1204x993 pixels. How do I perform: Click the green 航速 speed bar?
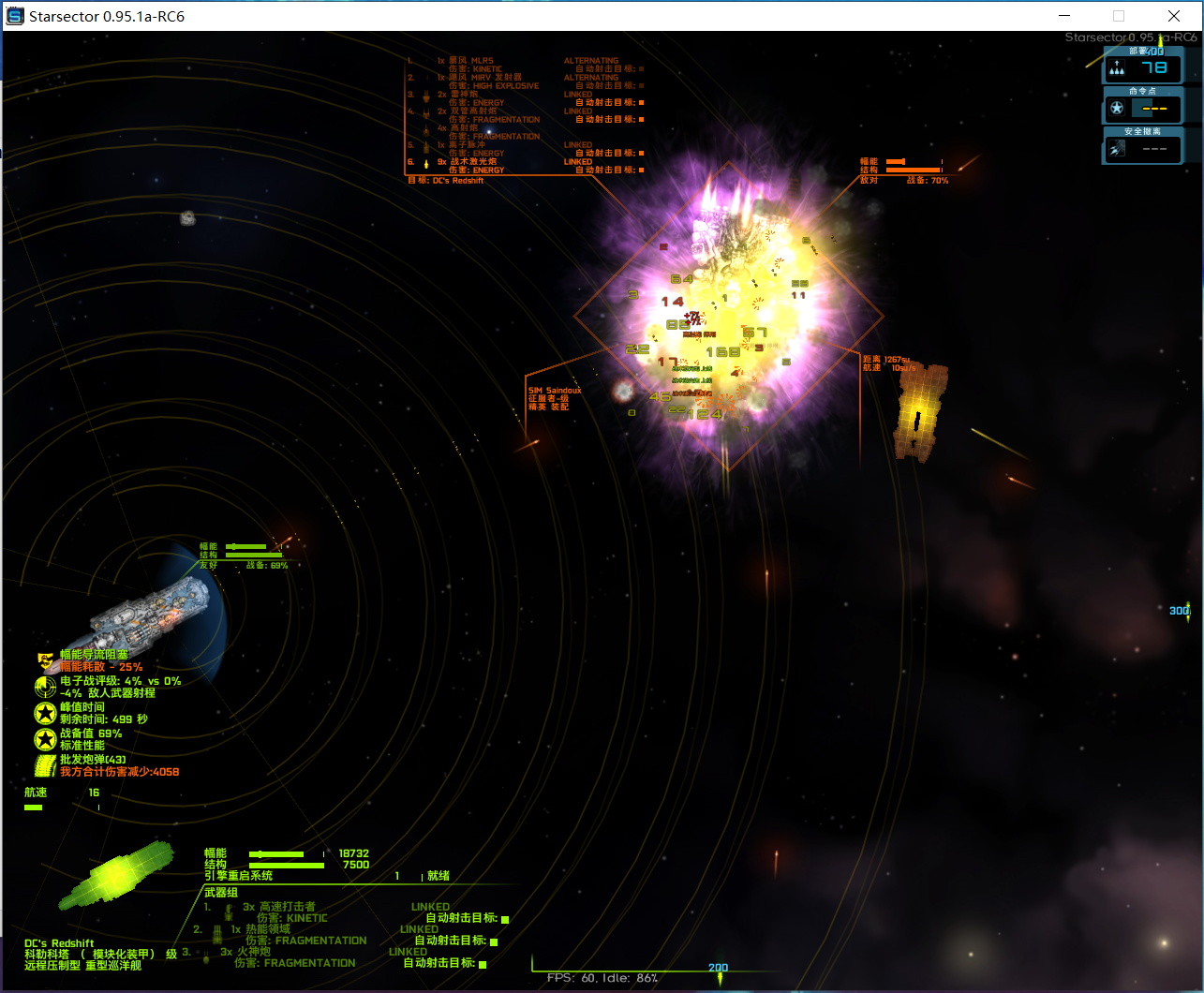pyautogui.click(x=35, y=807)
